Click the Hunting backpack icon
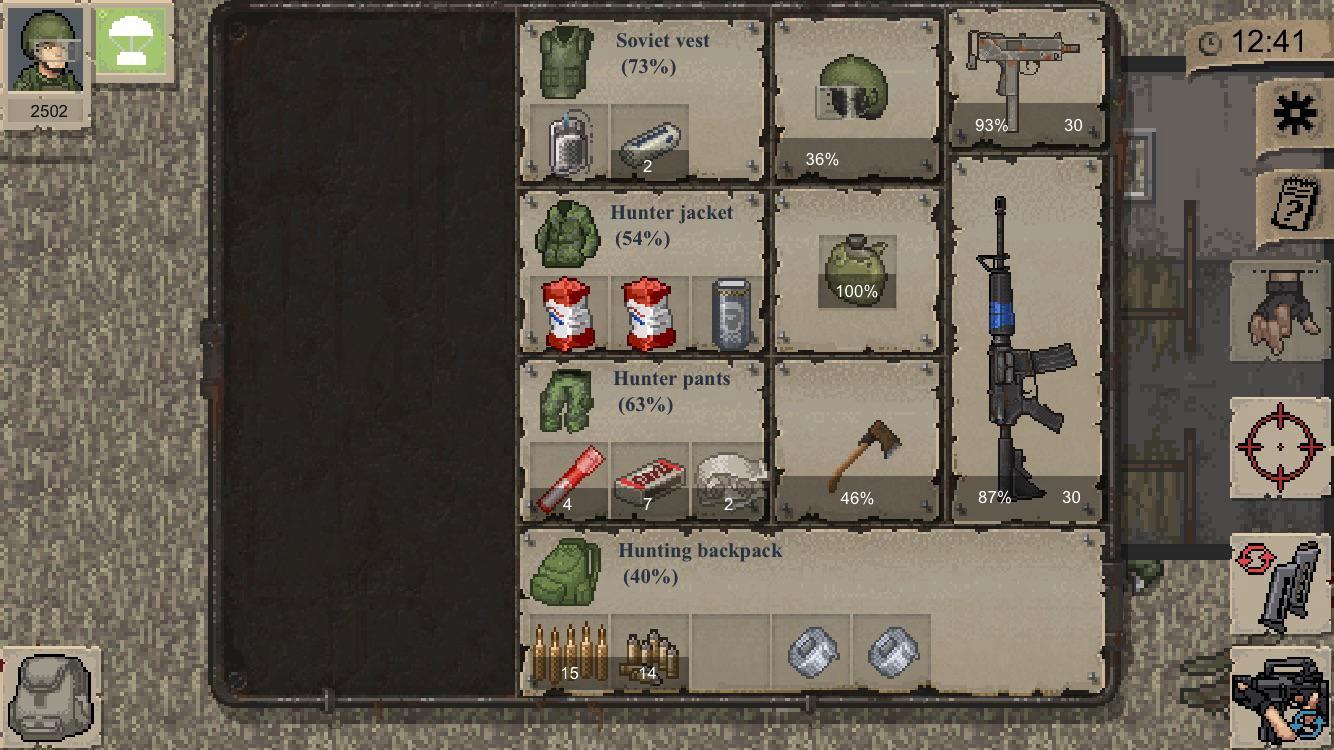Screen dimensions: 1334x750 [x=565, y=573]
